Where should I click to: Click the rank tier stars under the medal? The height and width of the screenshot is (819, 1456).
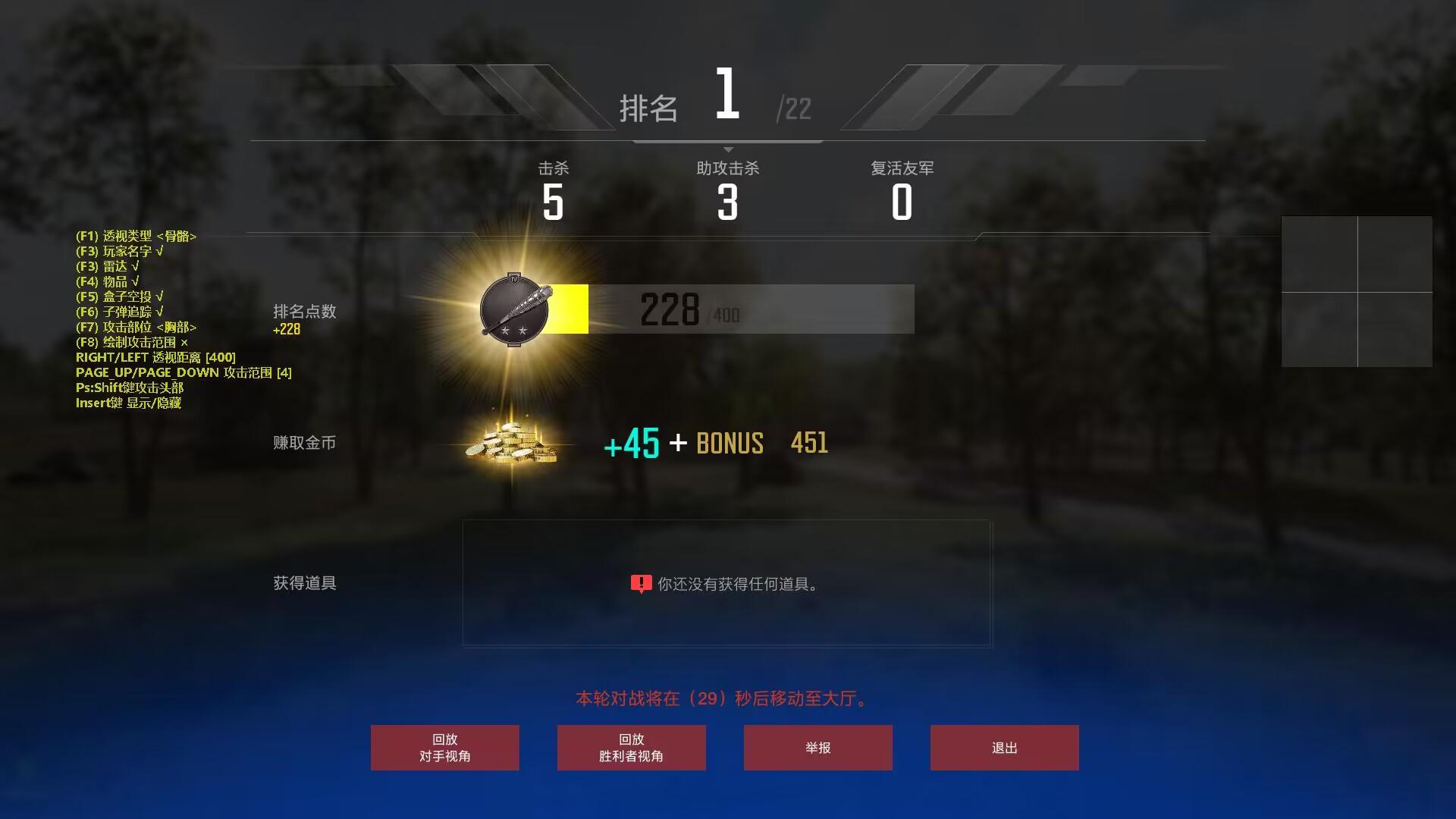(x=514, y=330)
